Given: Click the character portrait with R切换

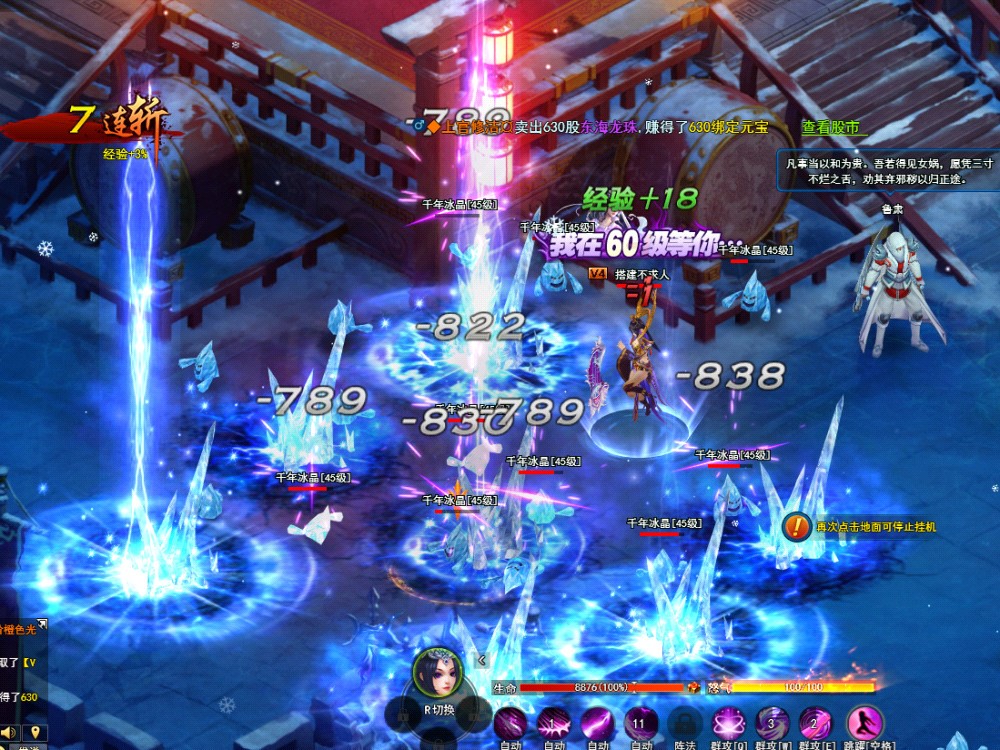Looking at the screenshot, I should coord(438,673).
